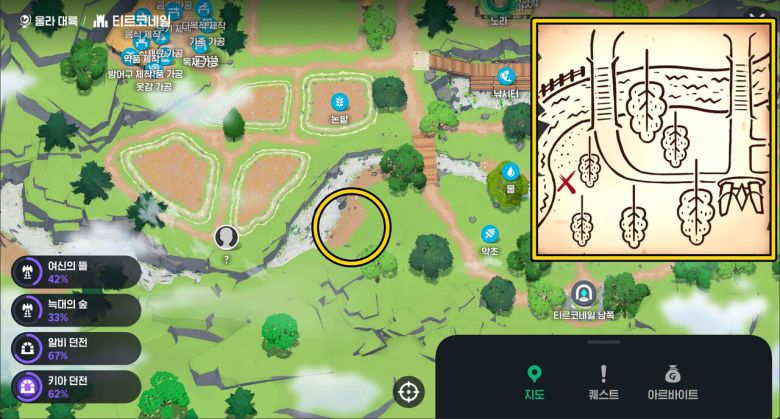
Task: Switch to the 아르바이트 (Part-time job) tab
Action: point(672,382)
